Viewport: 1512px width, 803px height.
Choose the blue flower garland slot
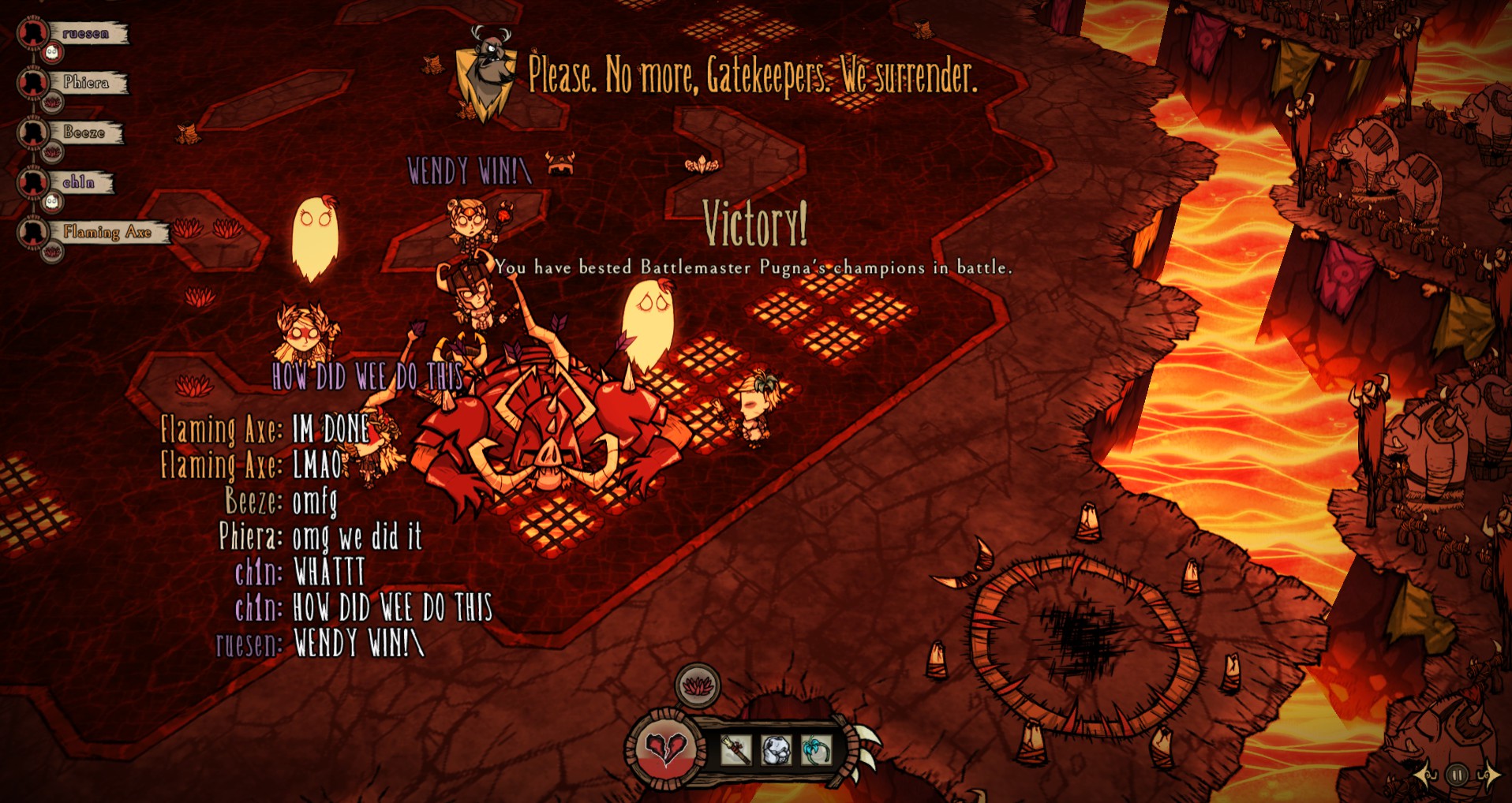[816, 750]
